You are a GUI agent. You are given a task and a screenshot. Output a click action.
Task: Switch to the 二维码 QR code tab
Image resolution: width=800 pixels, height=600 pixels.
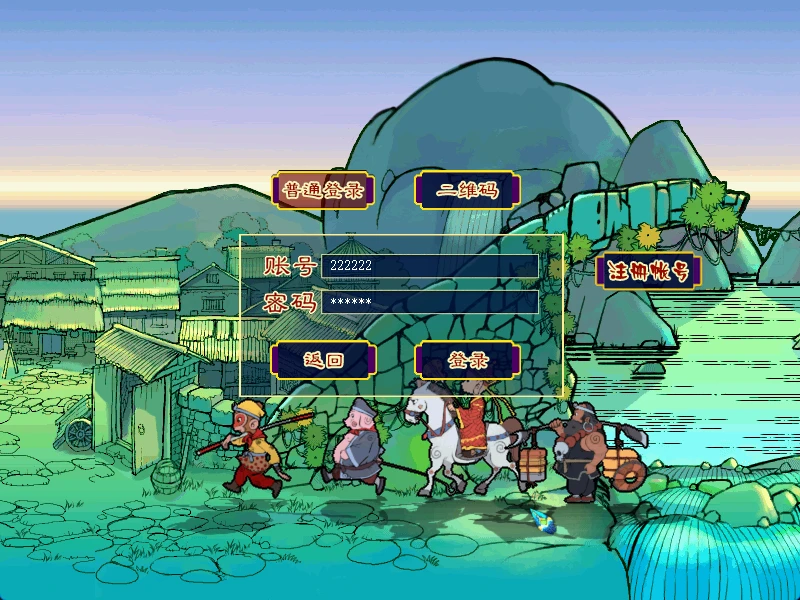coord(467,190)
